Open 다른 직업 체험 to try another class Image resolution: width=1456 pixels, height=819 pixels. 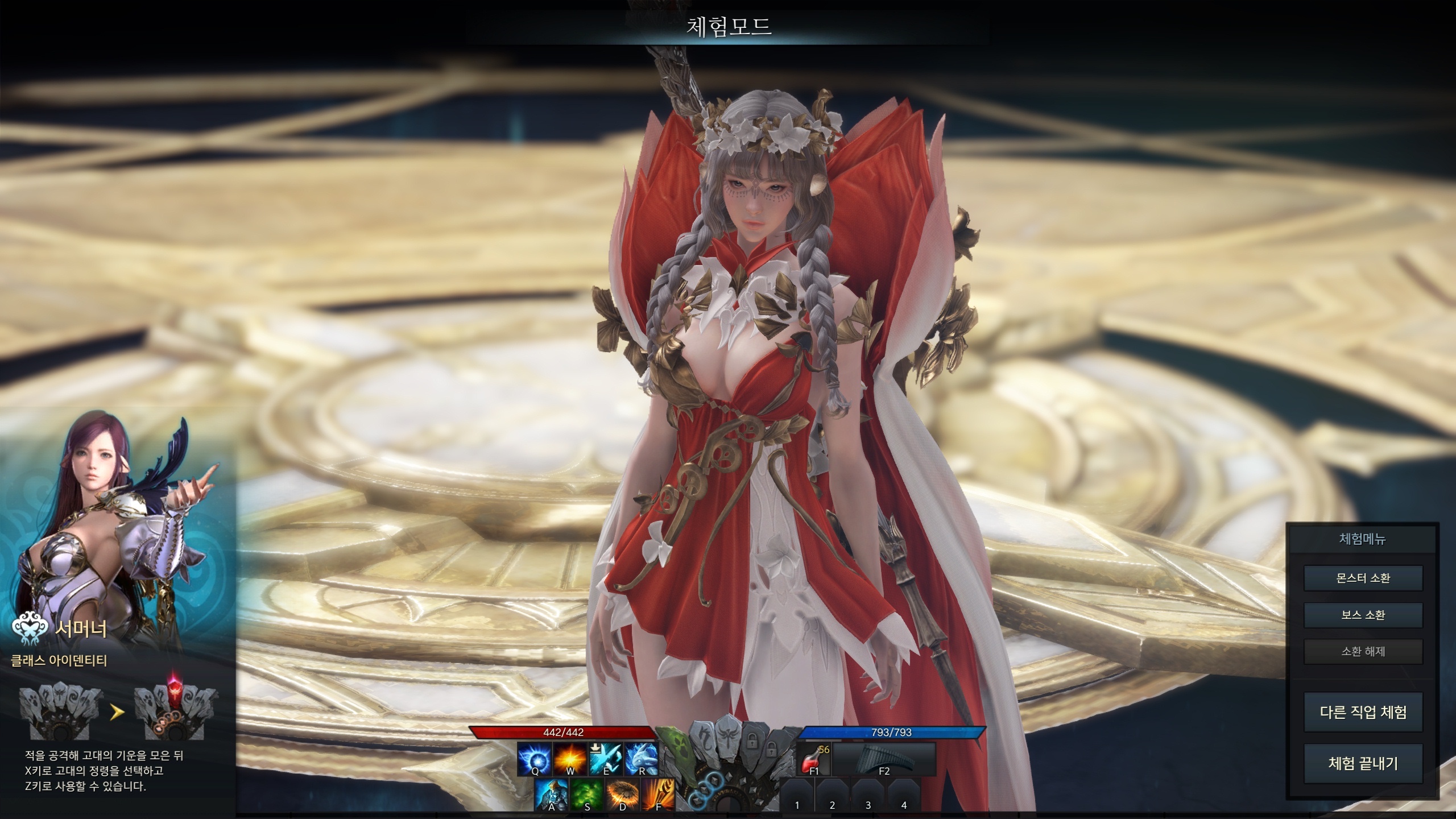(1363, 712)
